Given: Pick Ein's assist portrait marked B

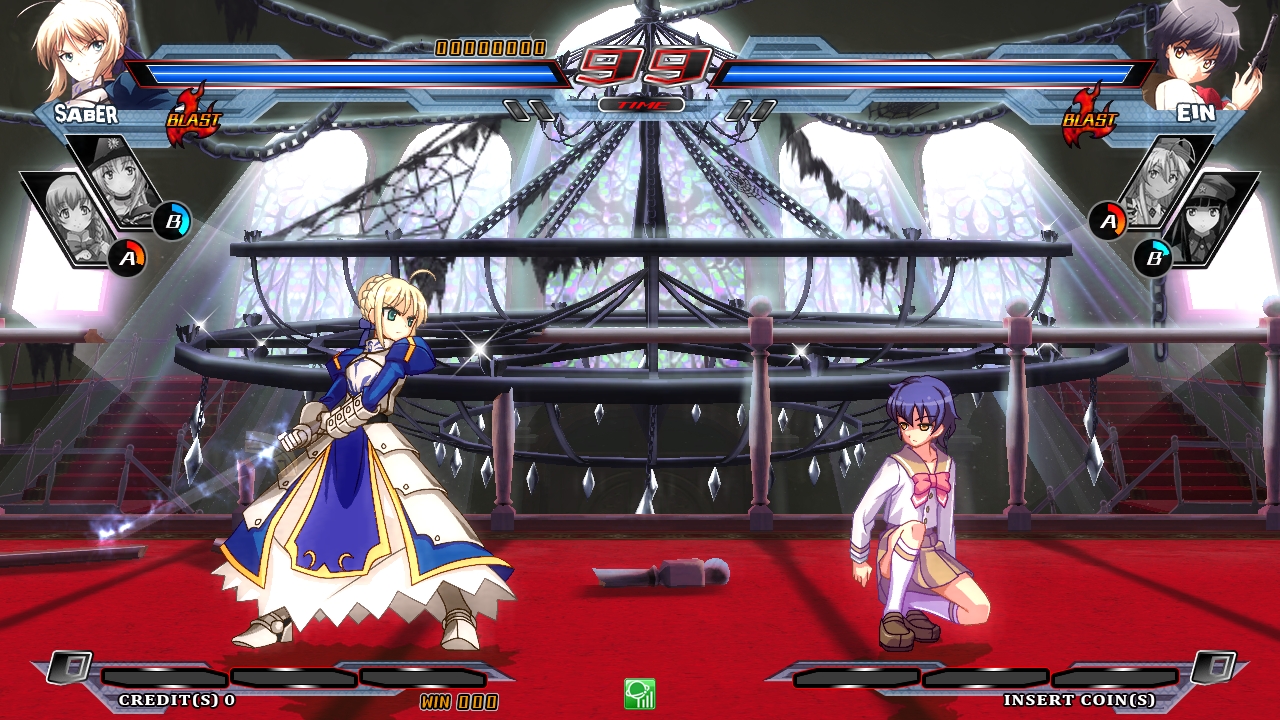Looking at the screenshot, I should coord(1210,218).
